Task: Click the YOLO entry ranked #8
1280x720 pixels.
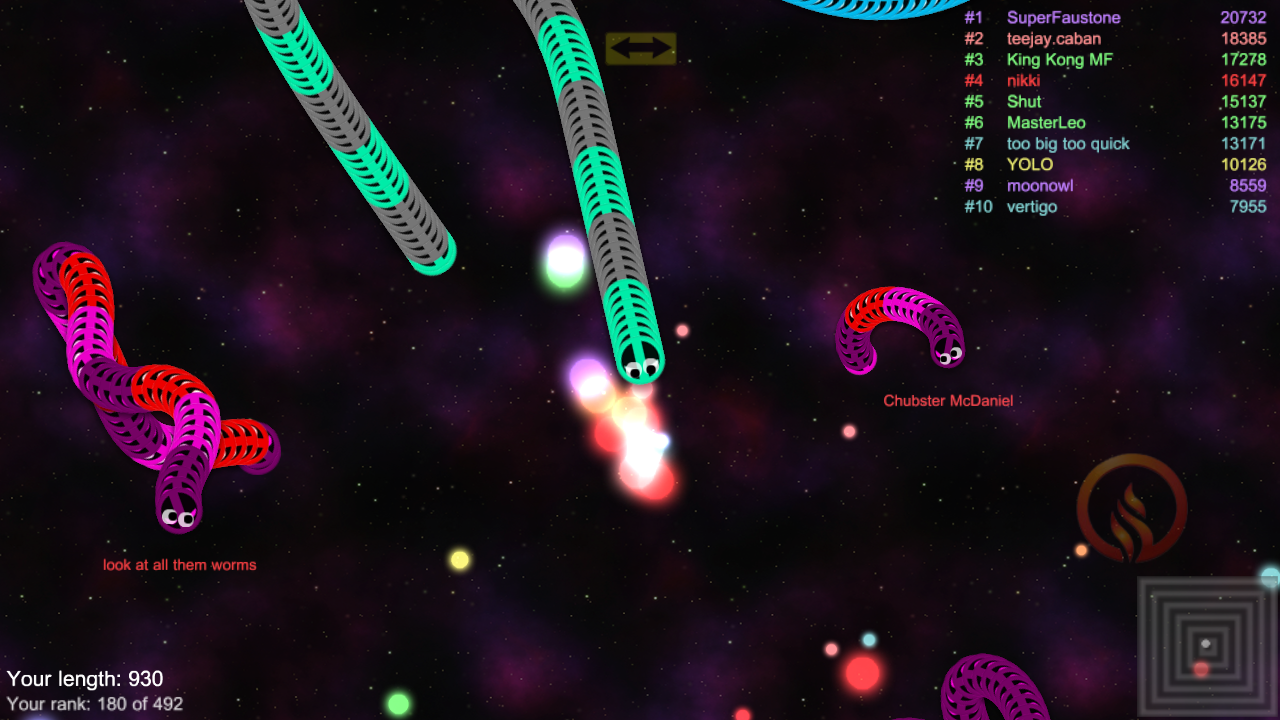Action: [x=1030, y=164]
